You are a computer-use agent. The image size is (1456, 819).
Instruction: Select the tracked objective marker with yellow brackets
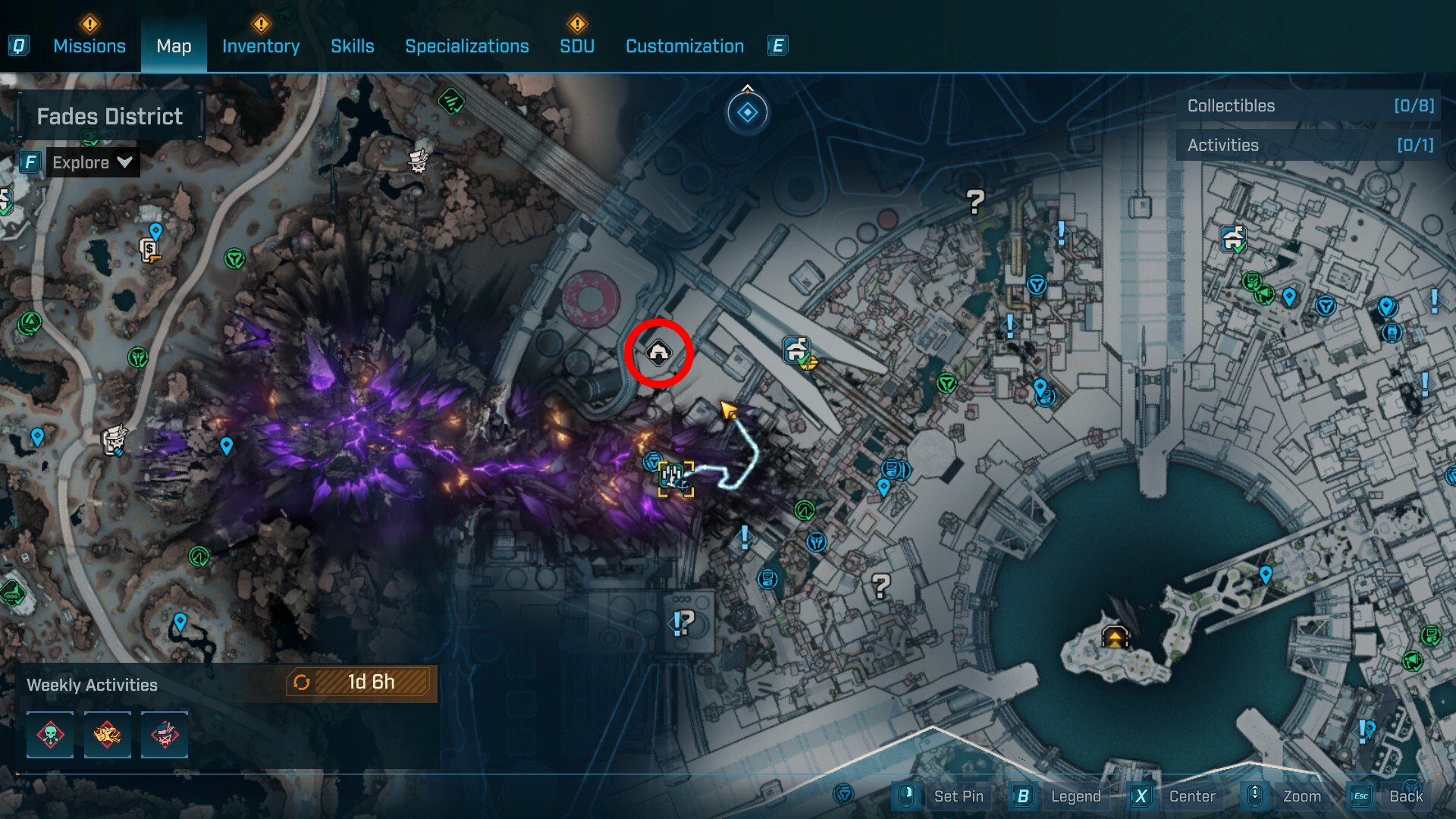(675, 479)
